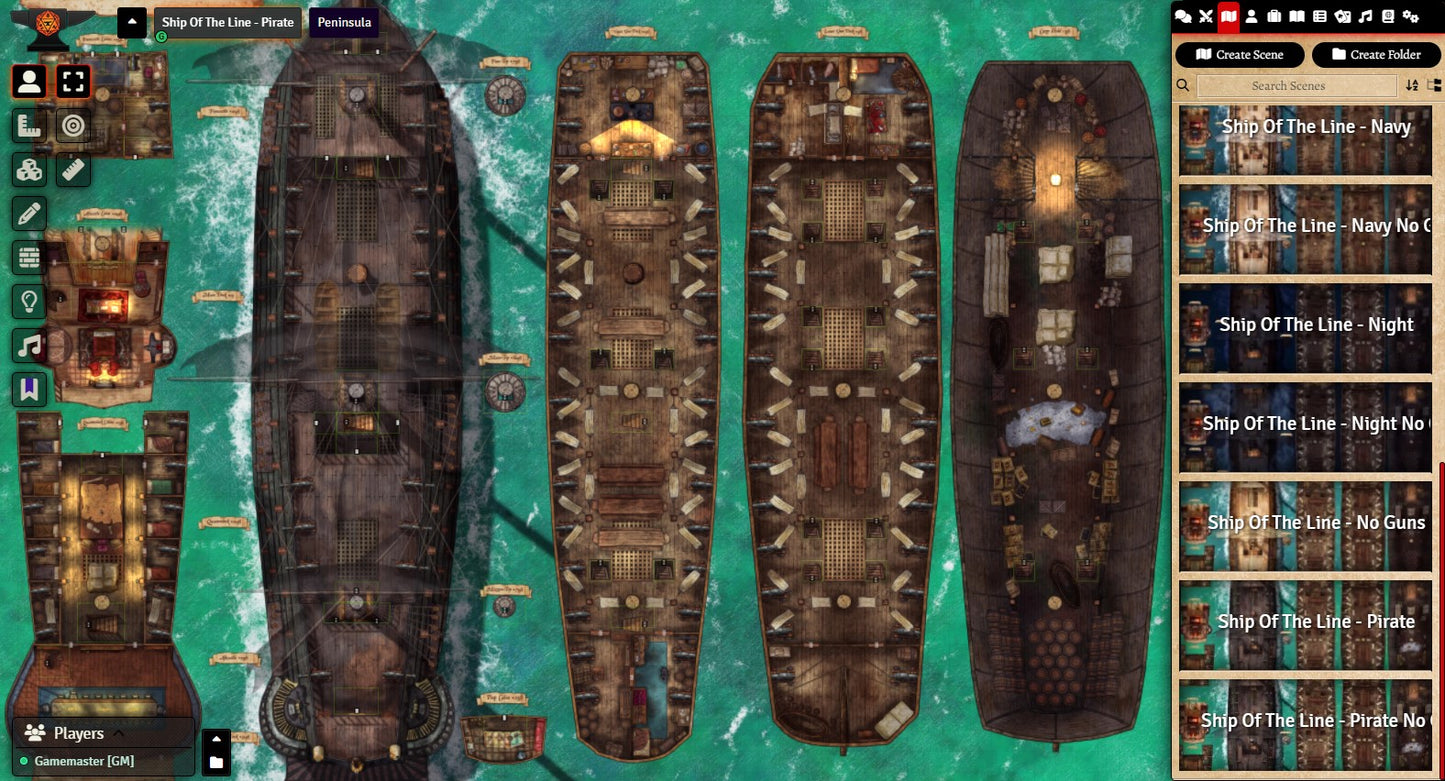The height and width of the screenshot is (781, 1445).
Task: Collapse the scene navigation bar arrow
Action: click(x=132, y=22)
